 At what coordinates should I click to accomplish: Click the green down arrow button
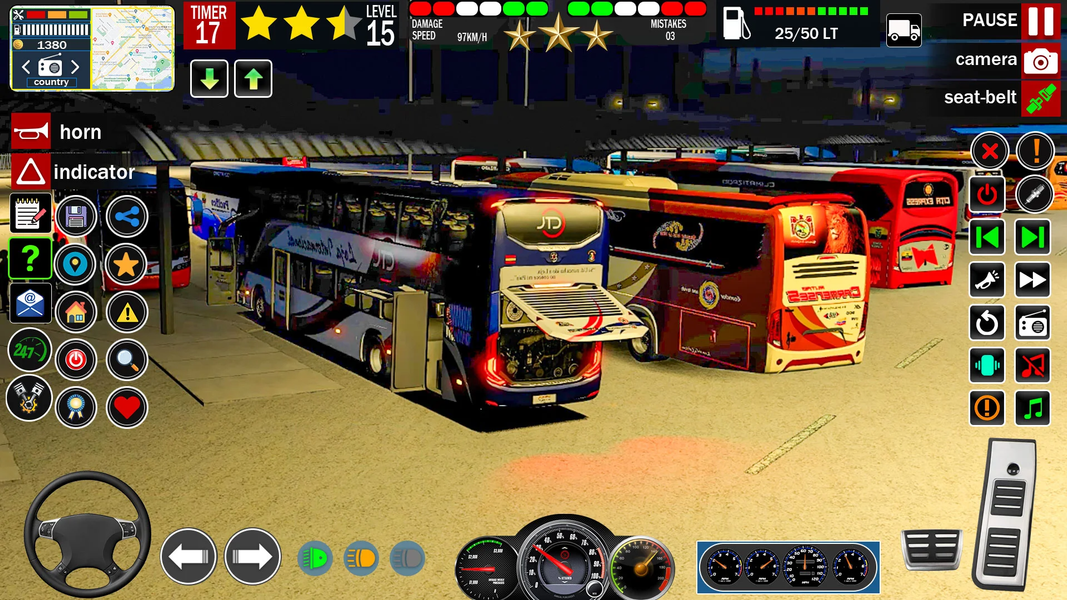pyautogui.click(x=209, y=79)
